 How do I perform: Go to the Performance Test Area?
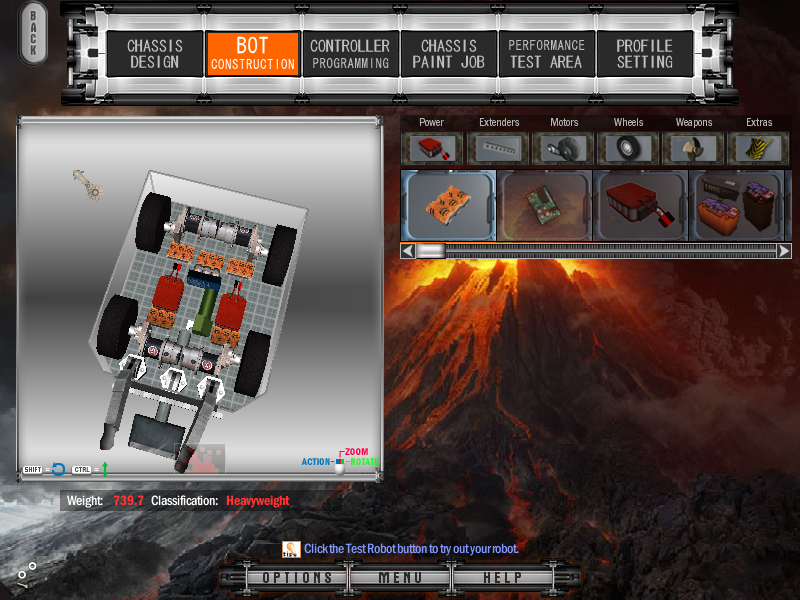[546, 54]
